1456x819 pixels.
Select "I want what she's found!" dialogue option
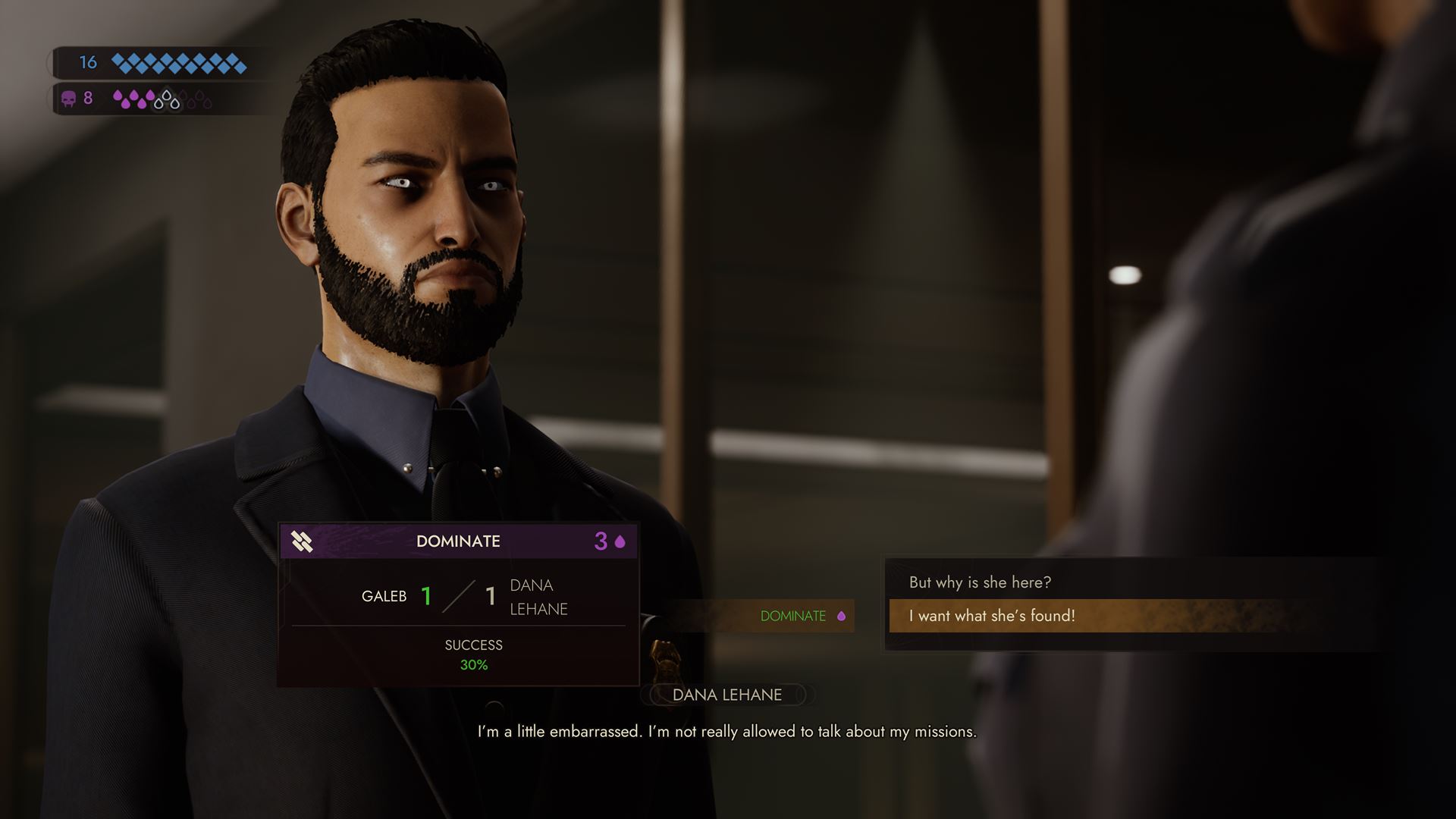[992, 616]
